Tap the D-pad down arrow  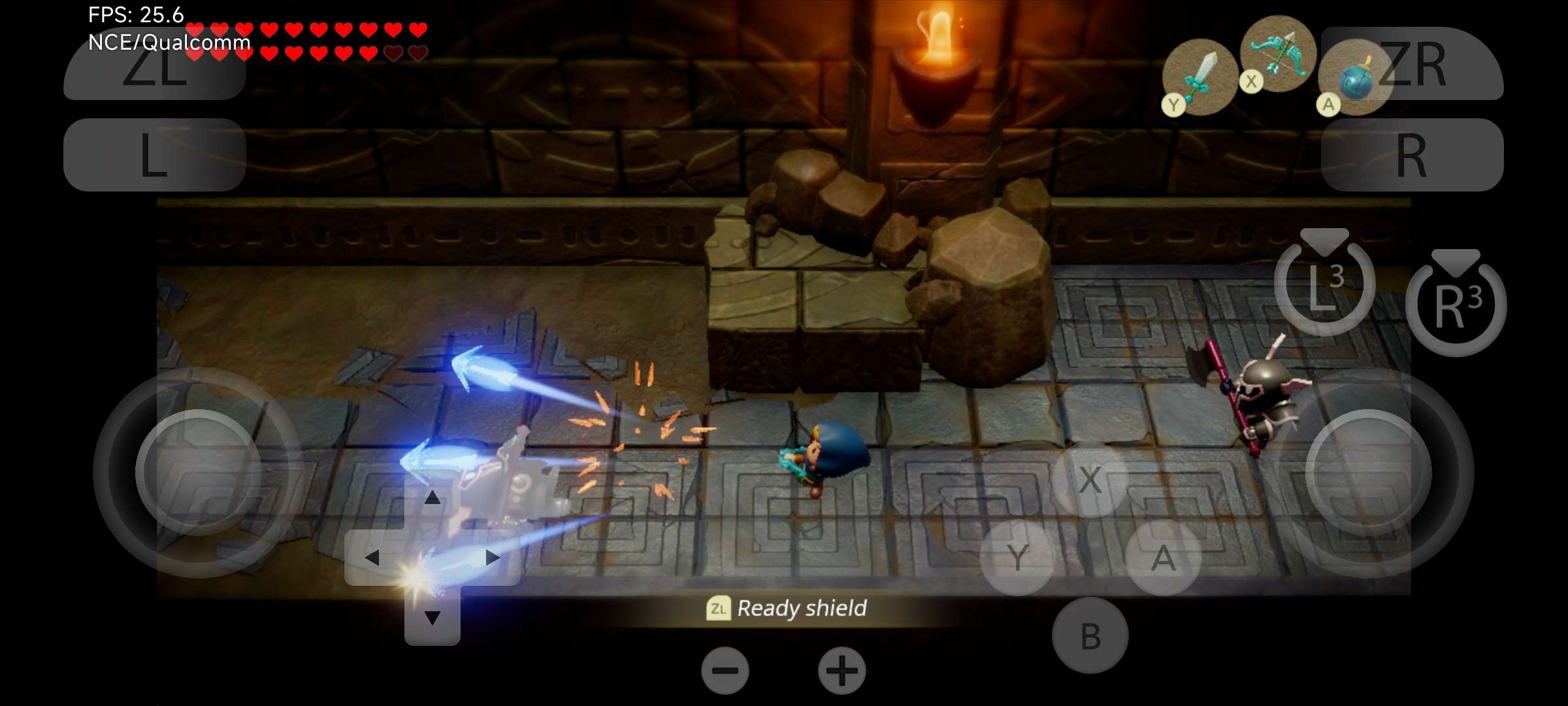[x=432, y=617]
